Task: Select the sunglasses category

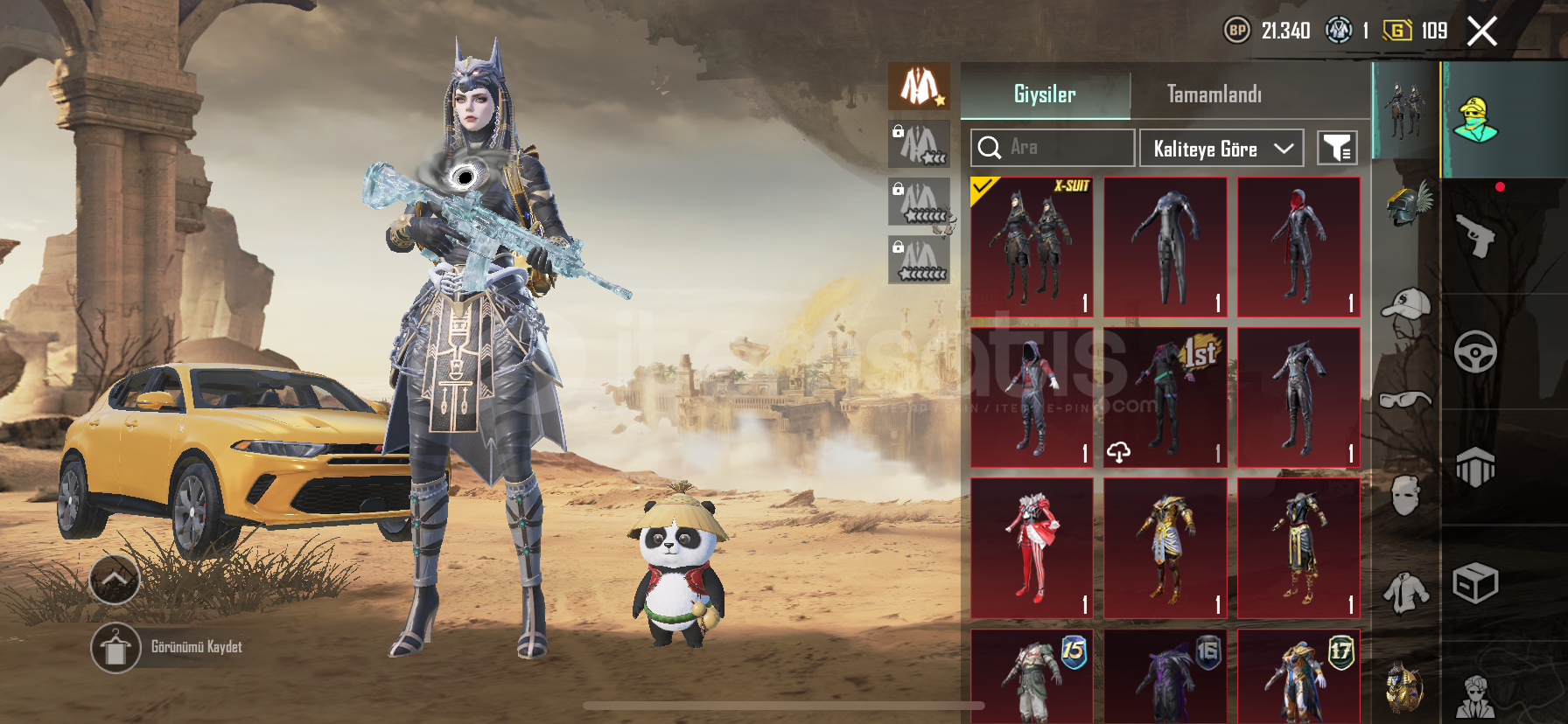Action: (x=1406, y=400)
